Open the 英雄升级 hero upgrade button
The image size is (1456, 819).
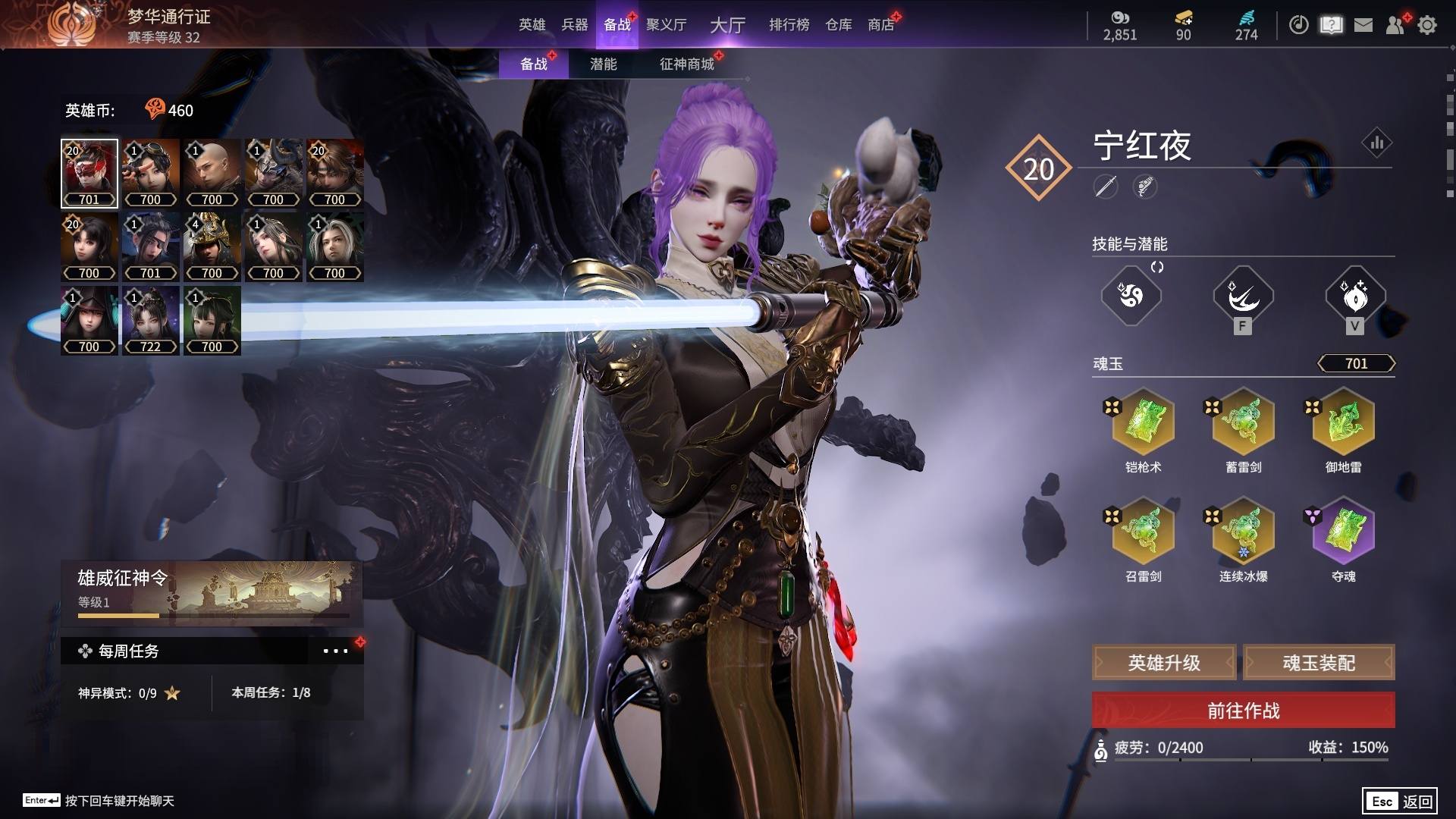pos(1164,663)
